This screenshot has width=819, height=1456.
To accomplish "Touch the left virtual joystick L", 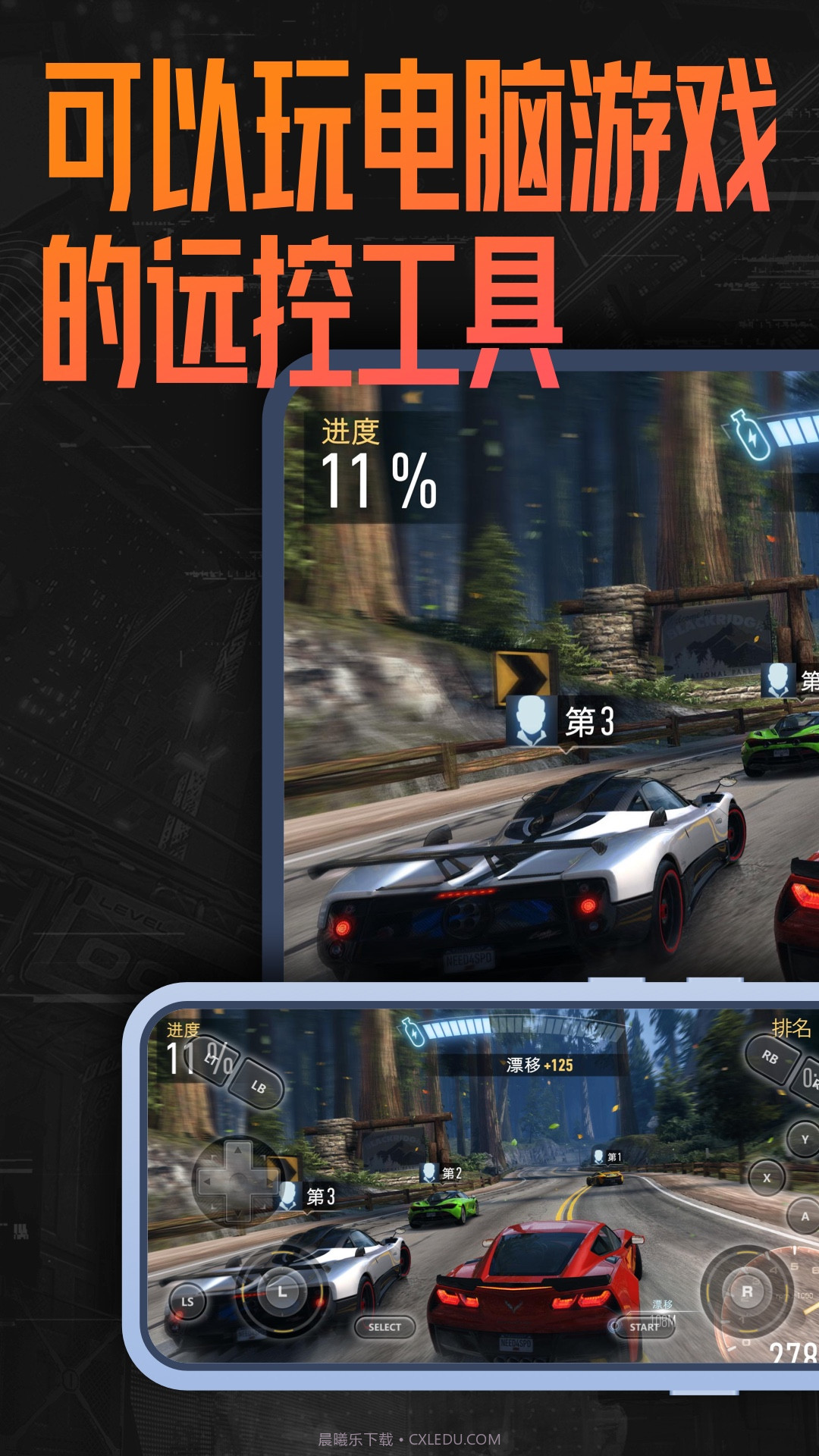I will click(281, 1291).
